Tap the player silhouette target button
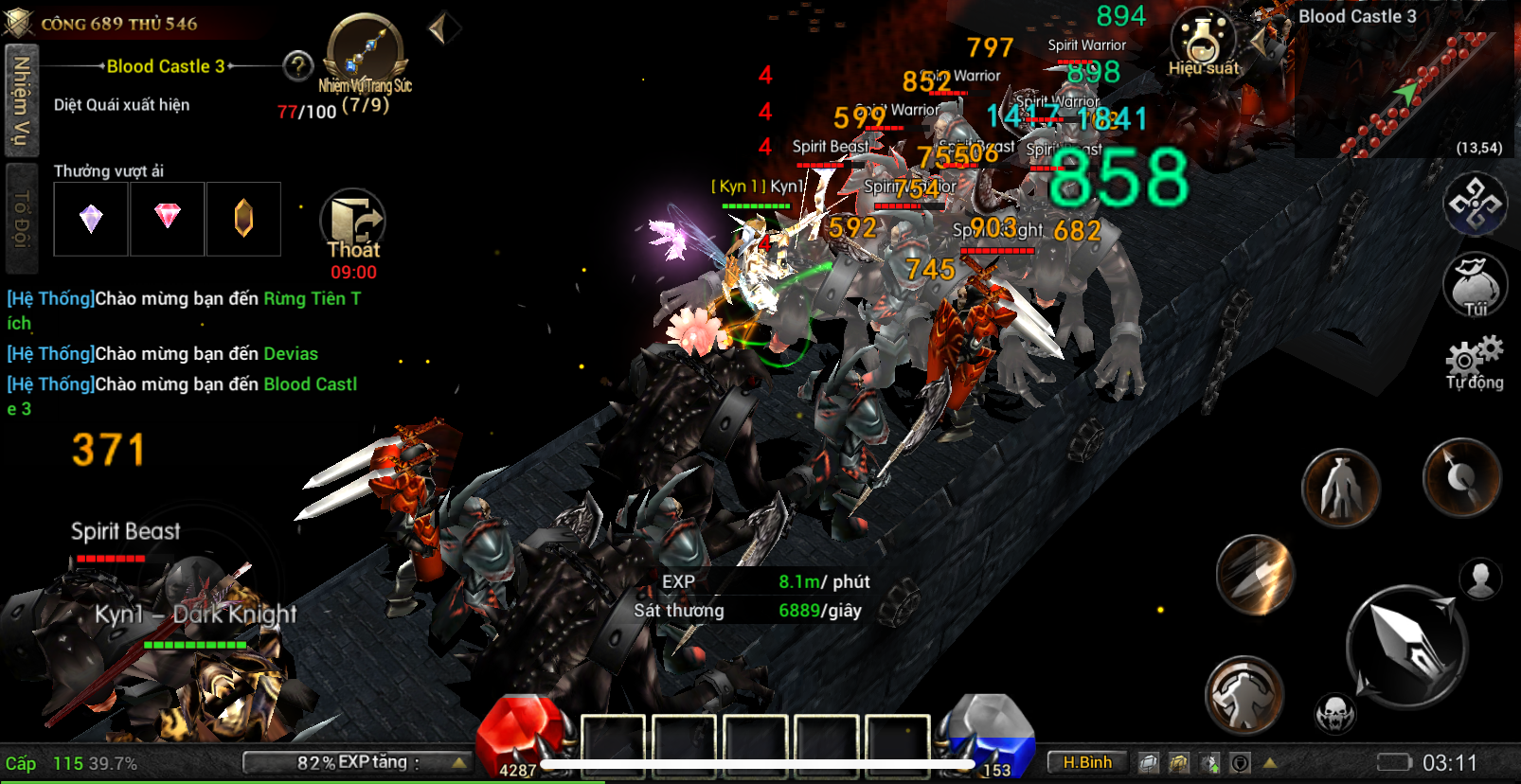The image size is (1521, 784). pos(1480,579)
